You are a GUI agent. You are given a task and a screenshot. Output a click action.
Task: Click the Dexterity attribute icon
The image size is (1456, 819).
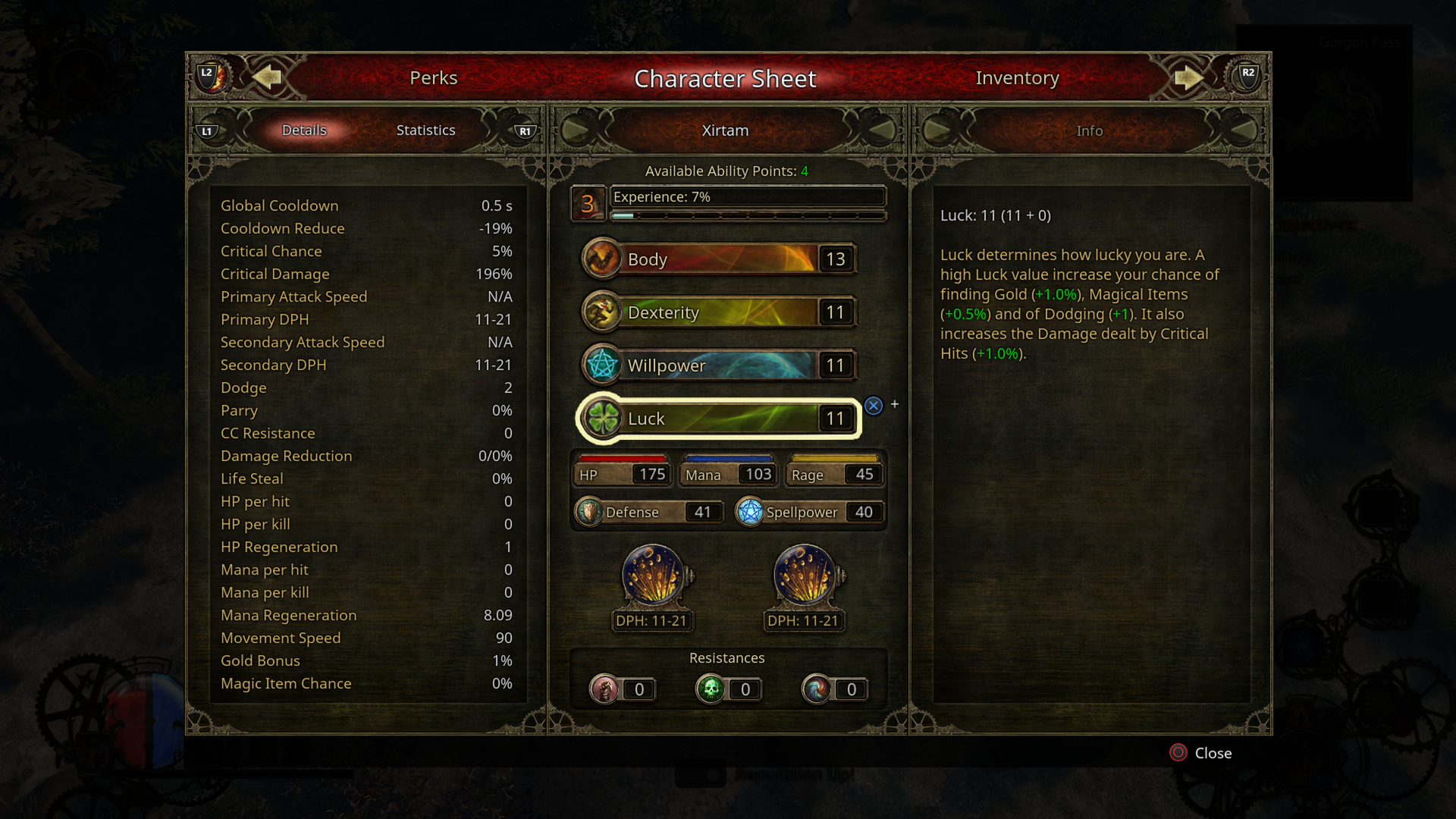coord(601,312)
